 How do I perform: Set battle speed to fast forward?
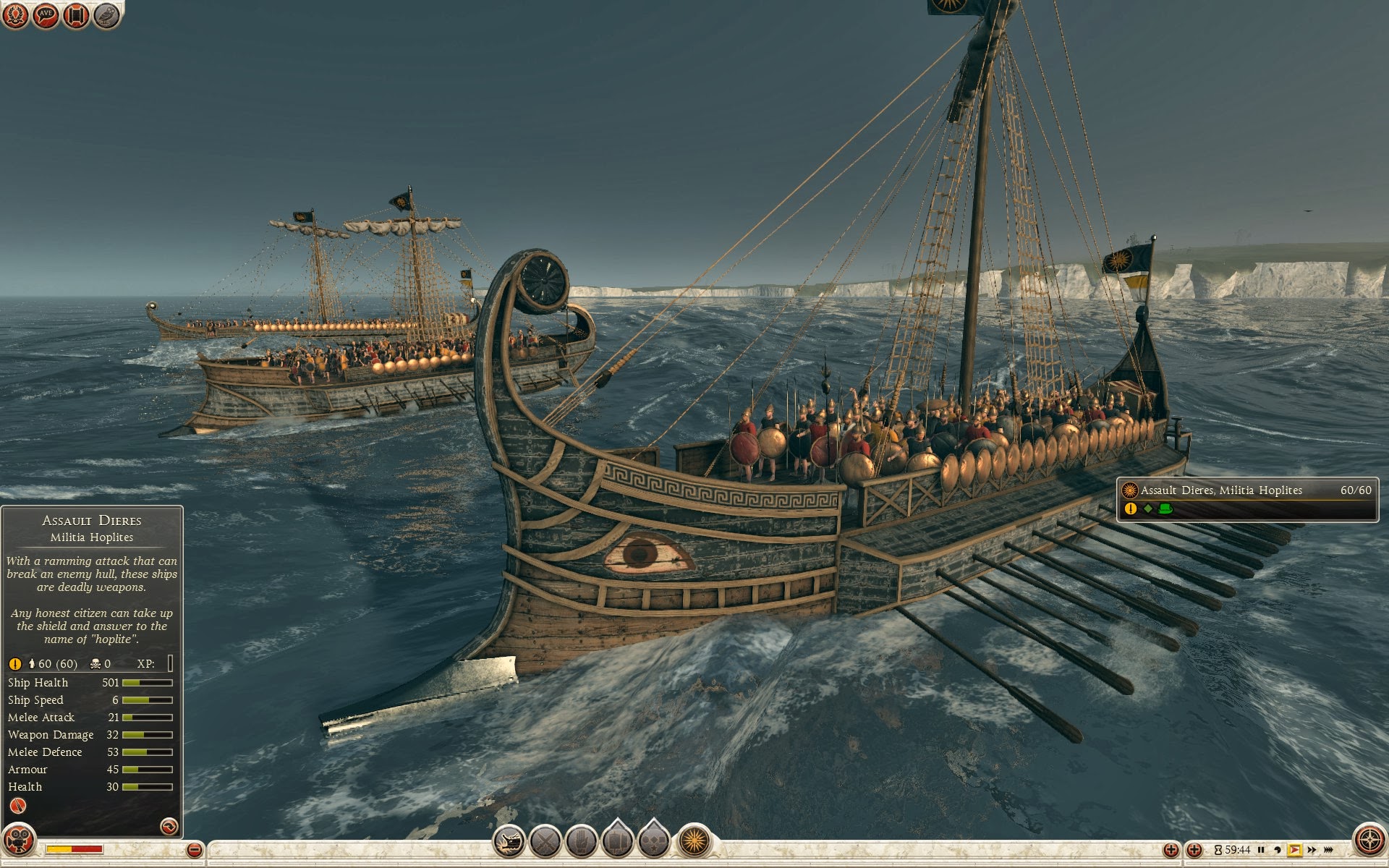click(x=1312, y=850)
